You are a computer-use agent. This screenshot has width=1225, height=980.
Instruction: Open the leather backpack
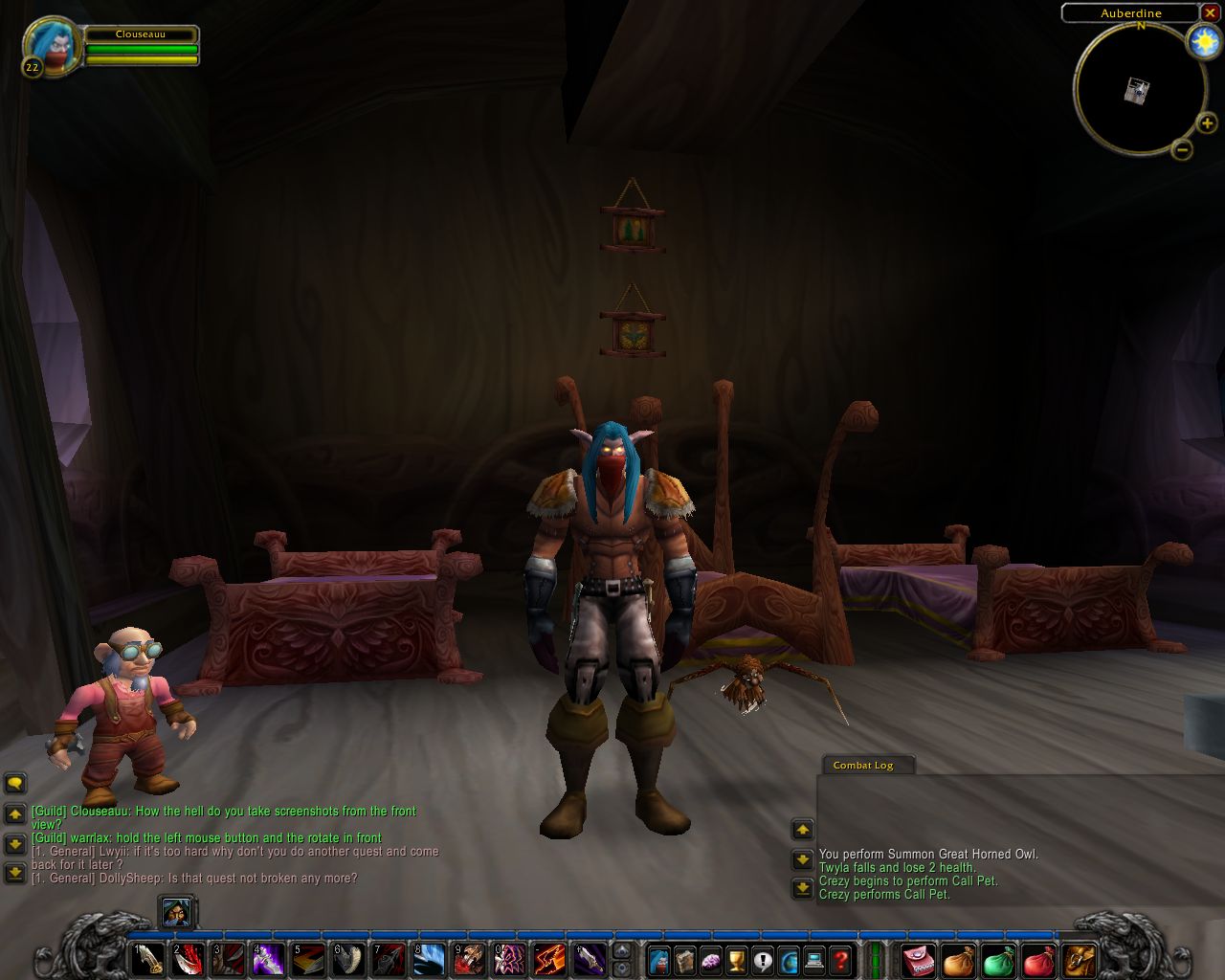[x=1079, y=960]
